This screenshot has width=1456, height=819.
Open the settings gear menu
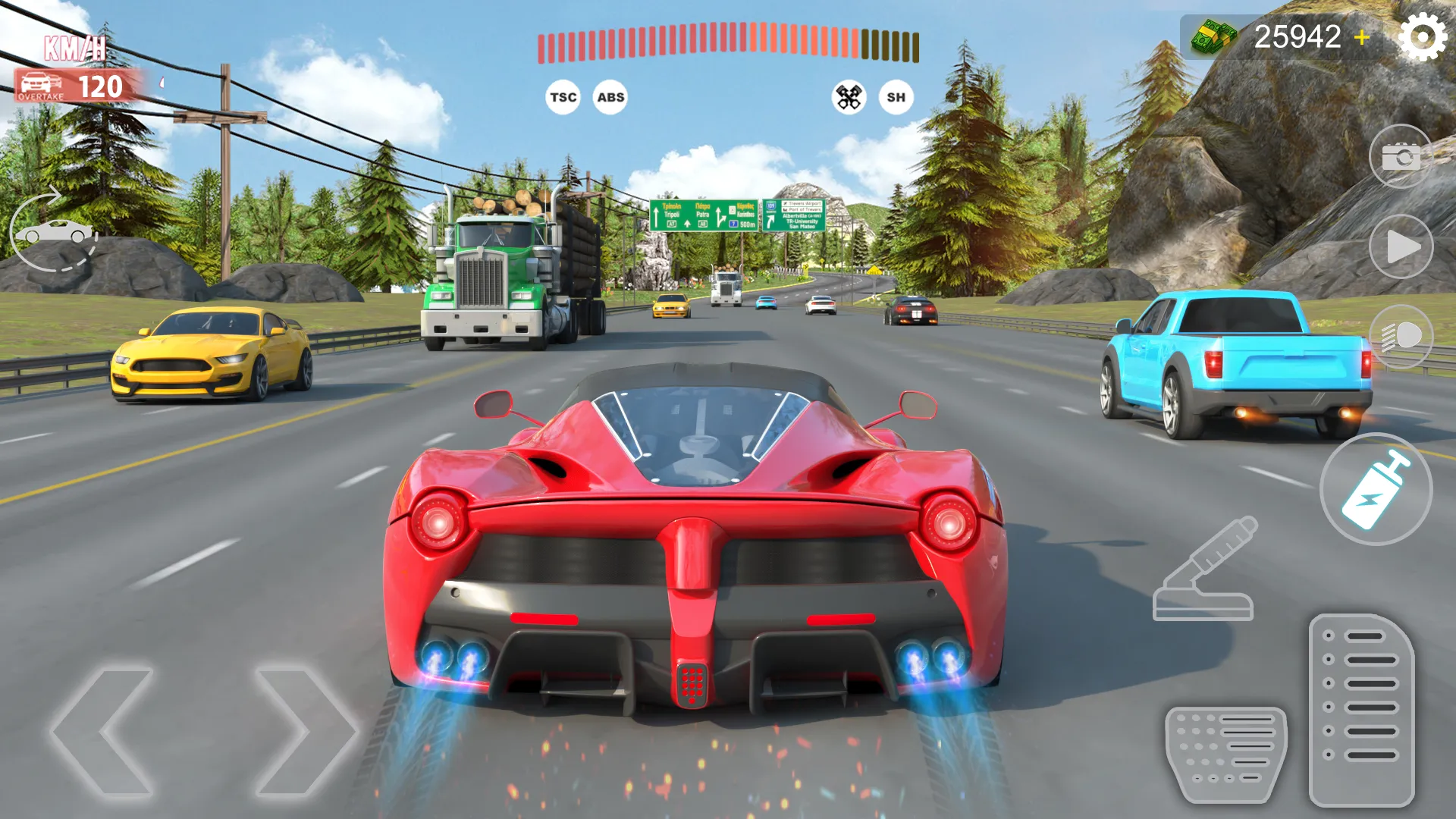1423,35
